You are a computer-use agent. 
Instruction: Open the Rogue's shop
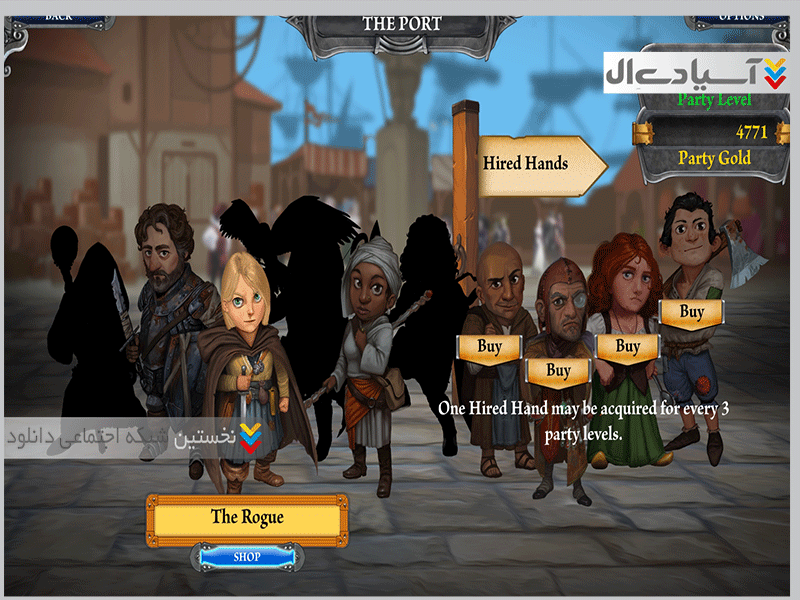coord(247,556)
